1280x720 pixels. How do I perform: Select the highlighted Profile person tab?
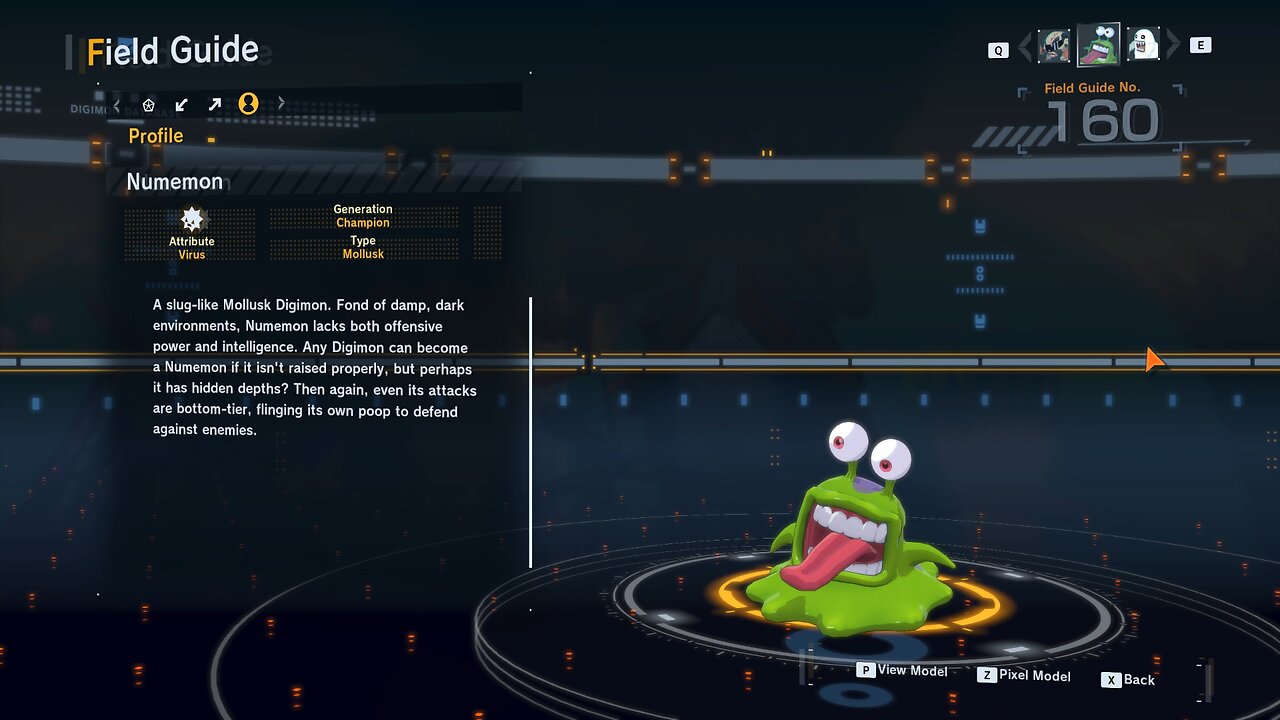(248, 103)
